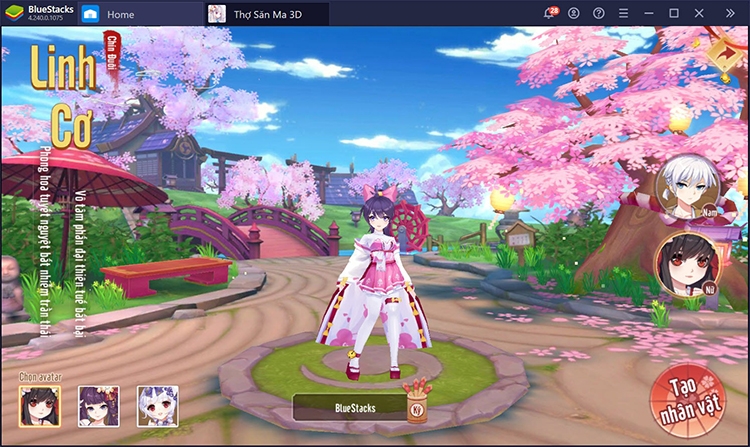
Task: Open the BlueStacks hamburger menu
Action: (624, 14)
